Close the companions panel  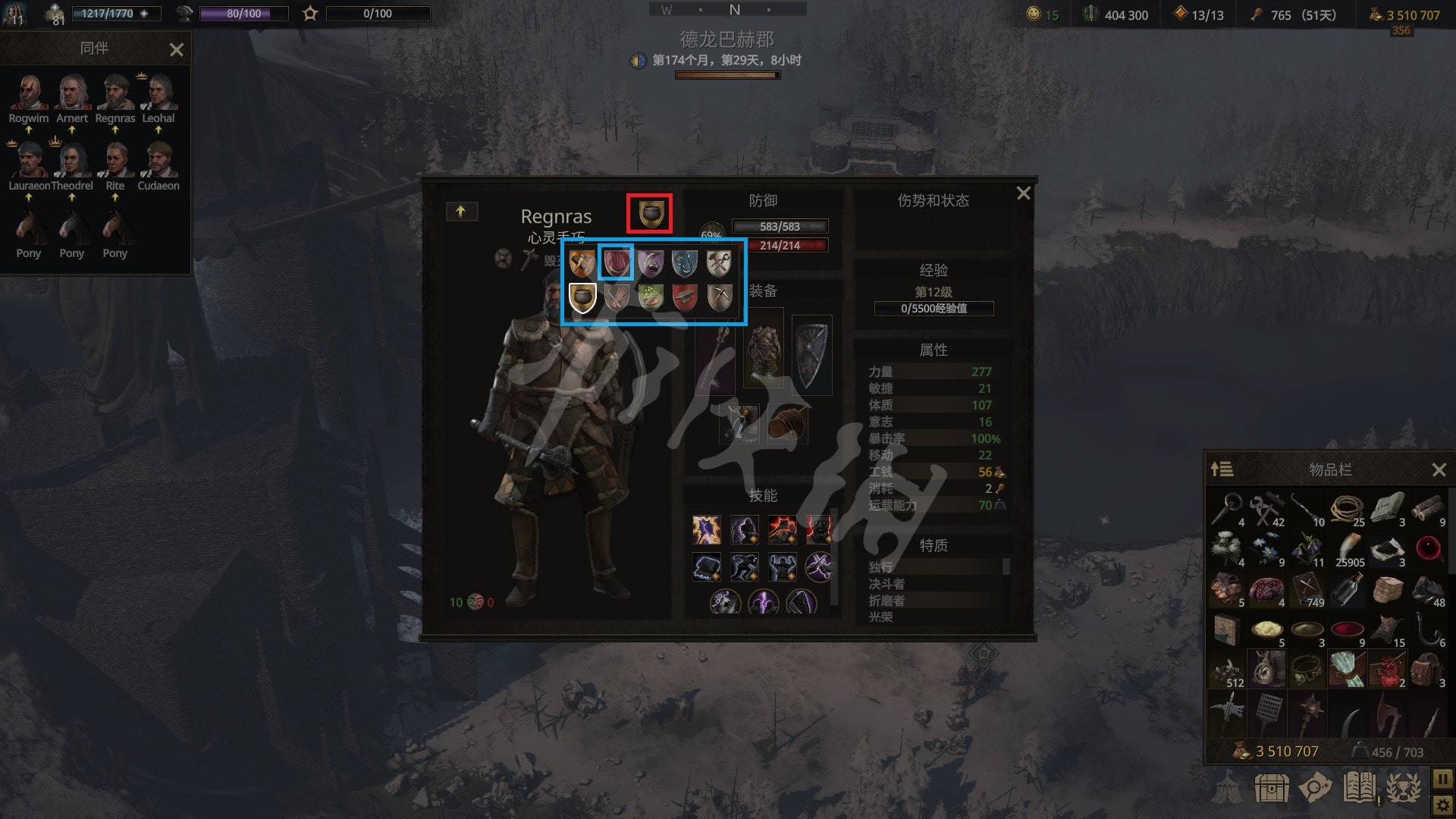[176, 50]
